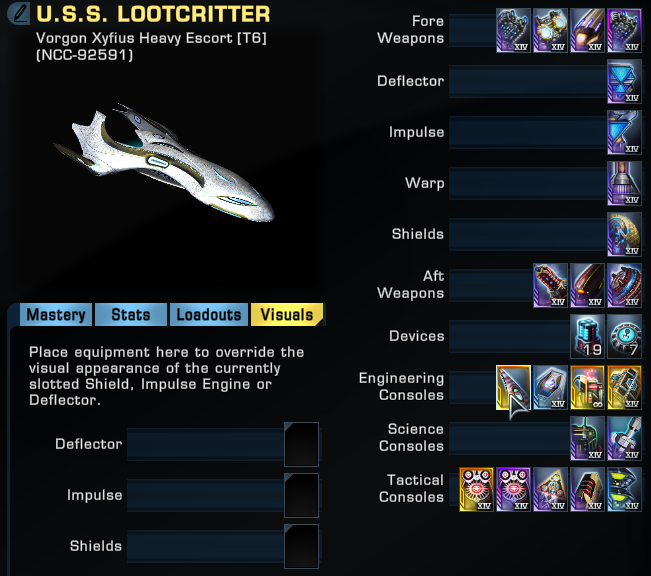Select the device with stack count 7
The width and height of the screenshot is (651, 576).
pyautogui.click(x=624, y=336)
